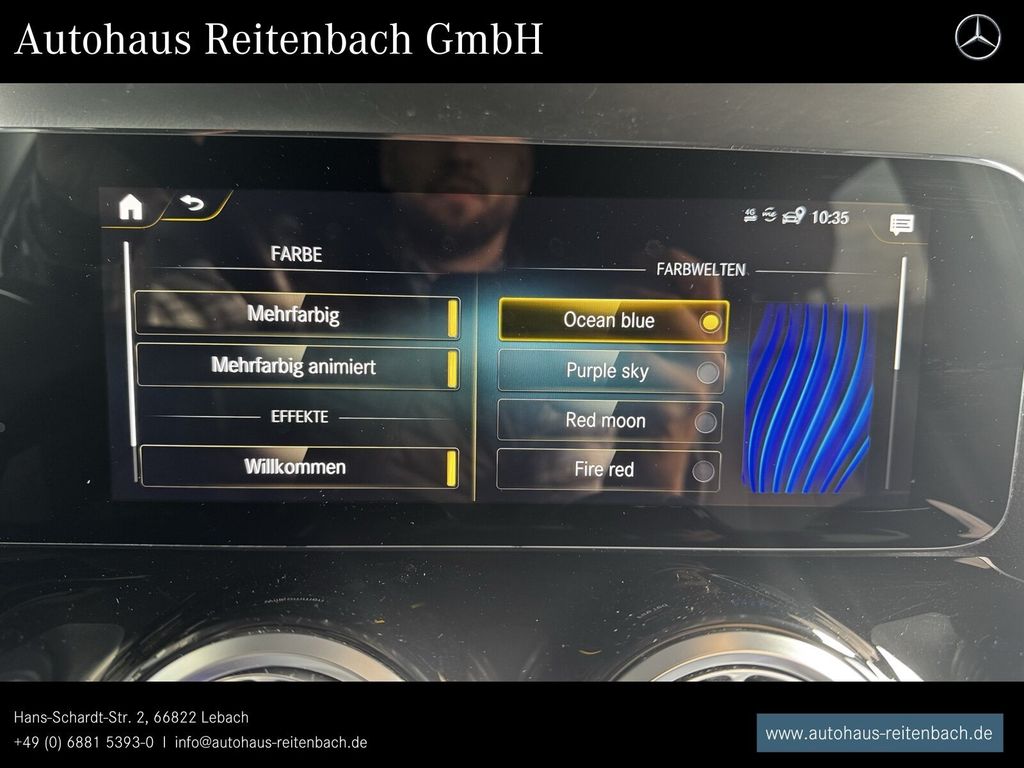Toggle the Willkommen effect
The width and height of the screenshot is (1024, 768).
click(298, 467)
